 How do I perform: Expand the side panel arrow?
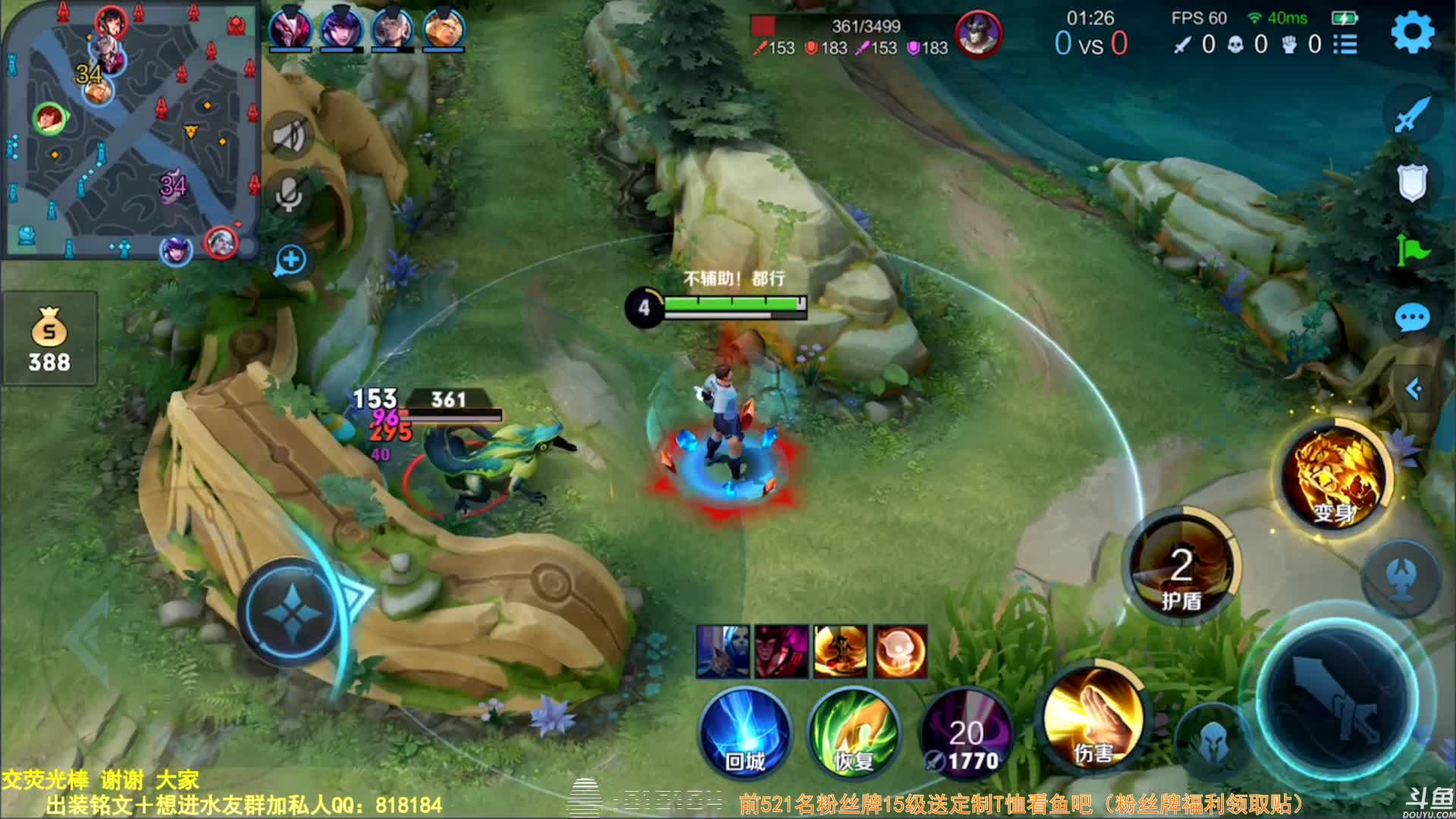tap(1414, 389)
